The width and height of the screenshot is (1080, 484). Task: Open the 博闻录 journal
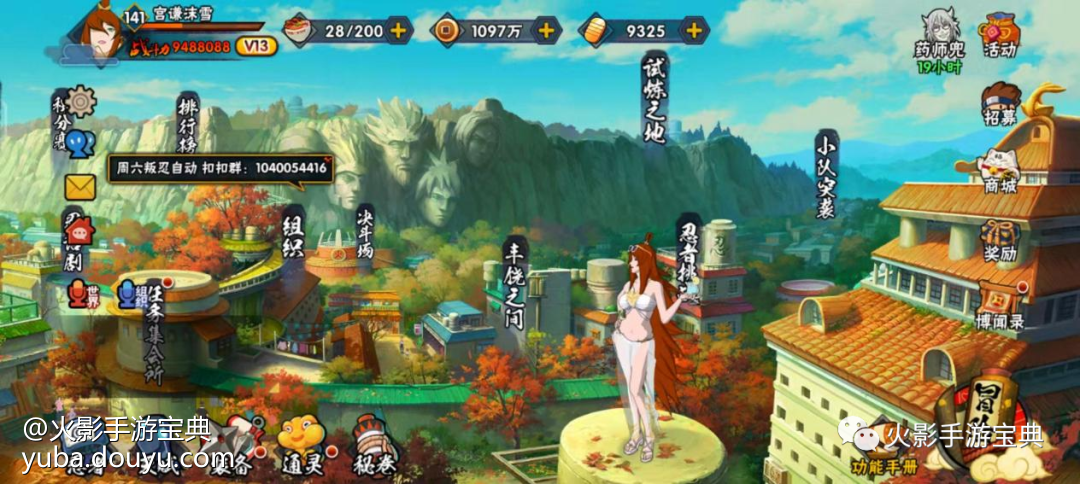[x=999, y=306]
